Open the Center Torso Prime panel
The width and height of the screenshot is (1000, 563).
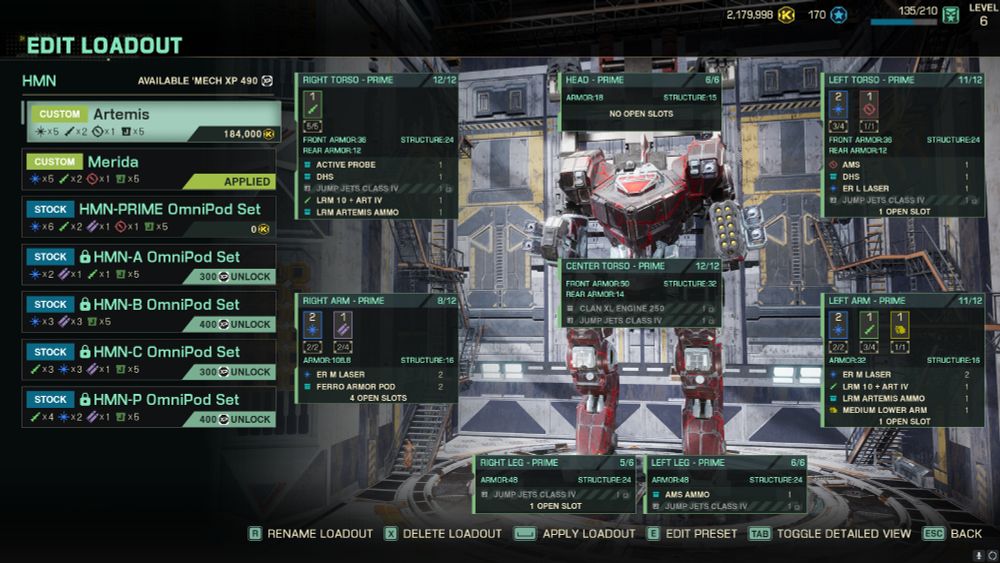pos(640,266)
